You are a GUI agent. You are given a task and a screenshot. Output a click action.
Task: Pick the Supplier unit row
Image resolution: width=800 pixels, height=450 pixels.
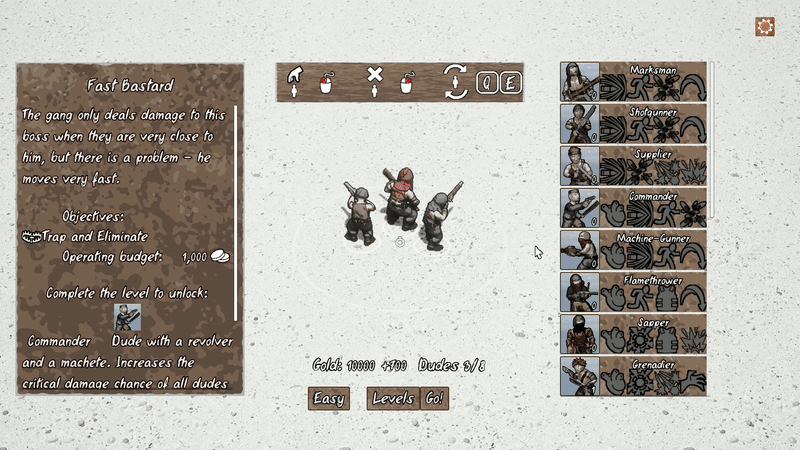point(633,166)
